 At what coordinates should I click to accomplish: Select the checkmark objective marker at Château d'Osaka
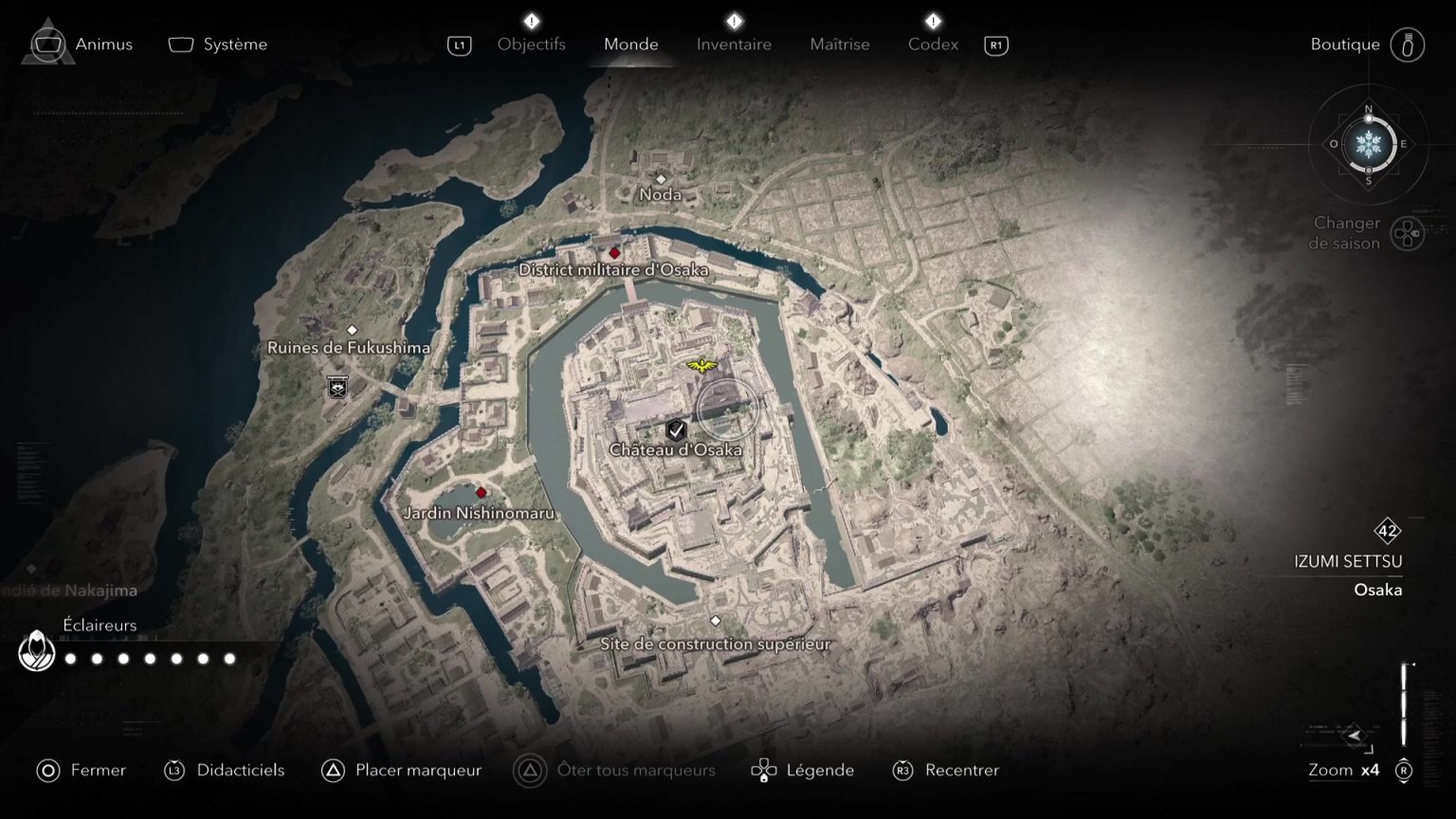pos(676,428)
